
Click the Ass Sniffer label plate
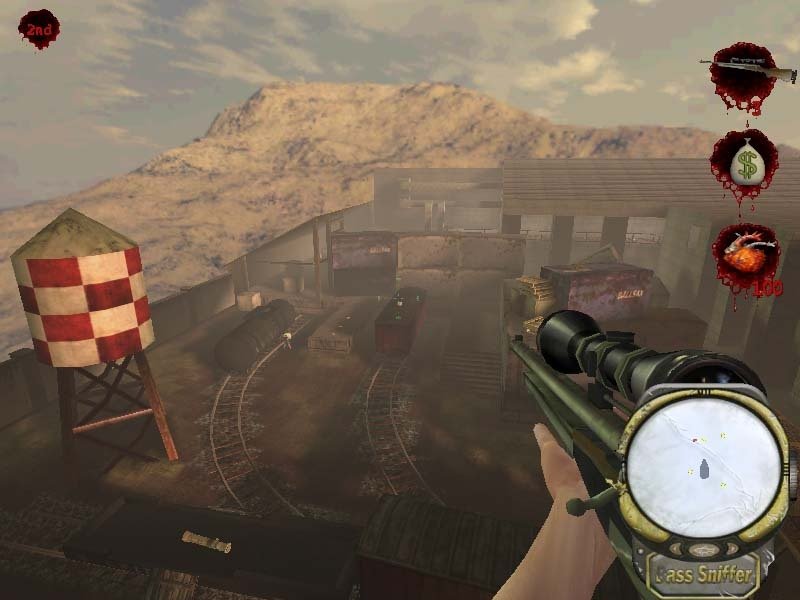click(x=704, y=573)
